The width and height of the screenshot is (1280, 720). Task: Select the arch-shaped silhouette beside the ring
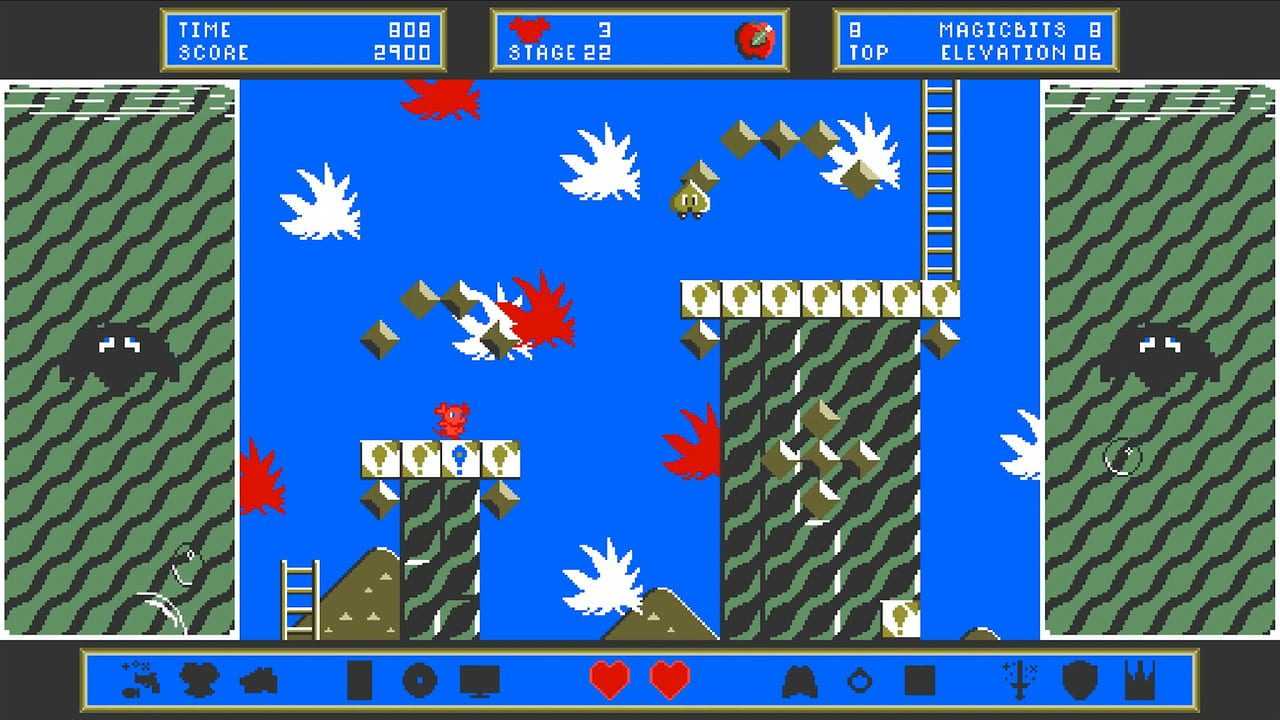(799, 682)
